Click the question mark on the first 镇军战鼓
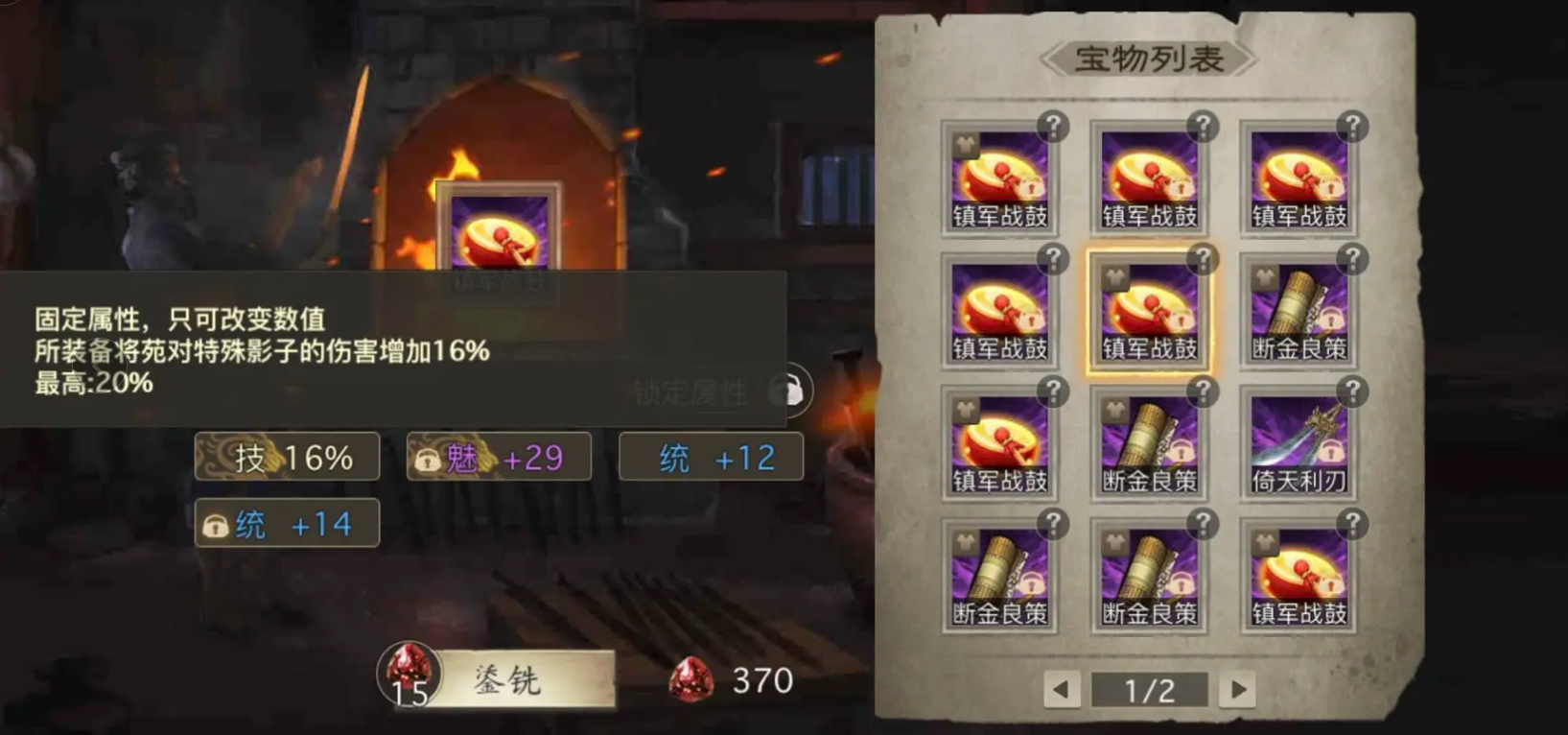The width and height of the screenshot is (1568, 735). coord(1055,124)
